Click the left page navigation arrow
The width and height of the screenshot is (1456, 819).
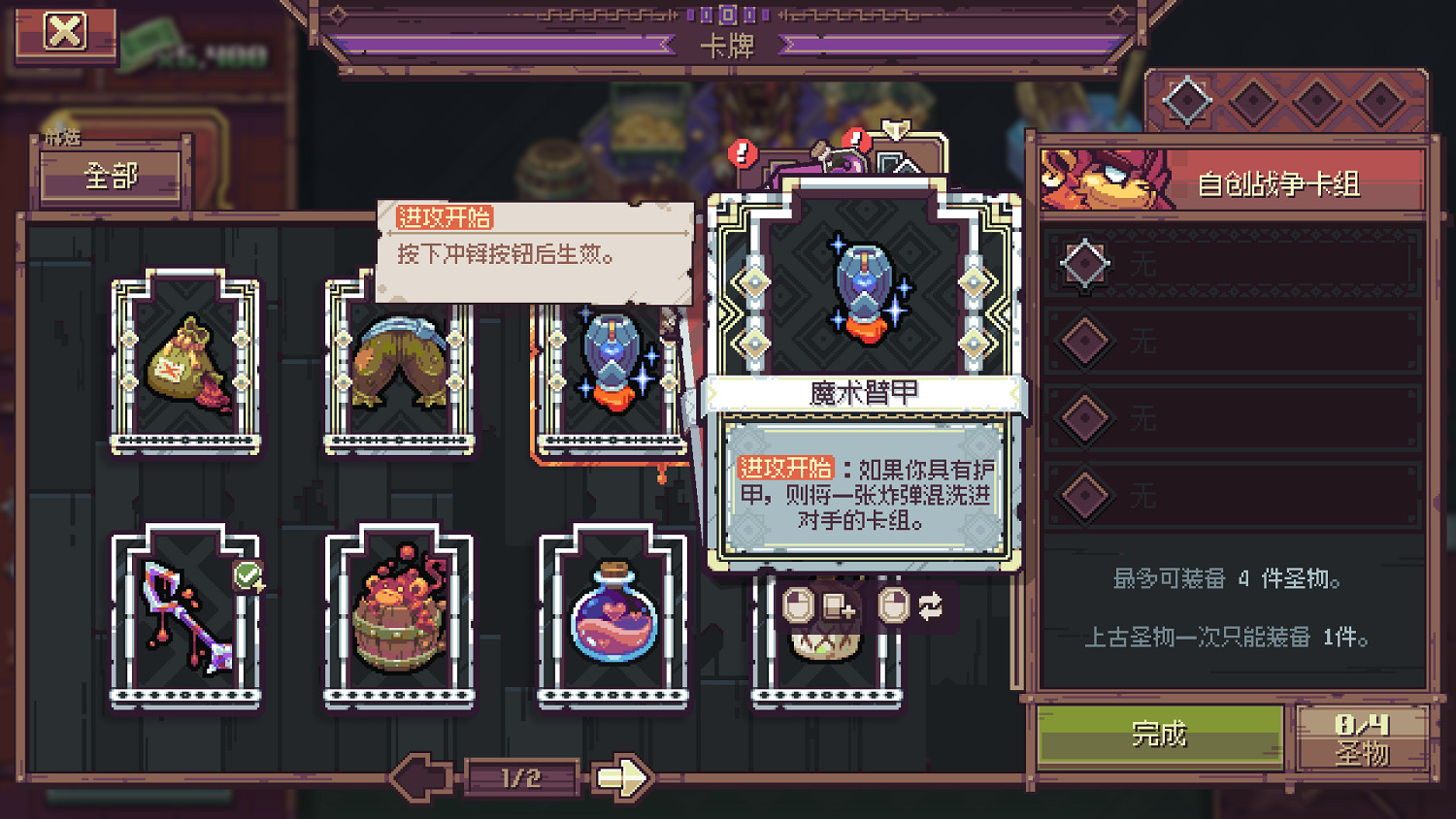point(419,776)
